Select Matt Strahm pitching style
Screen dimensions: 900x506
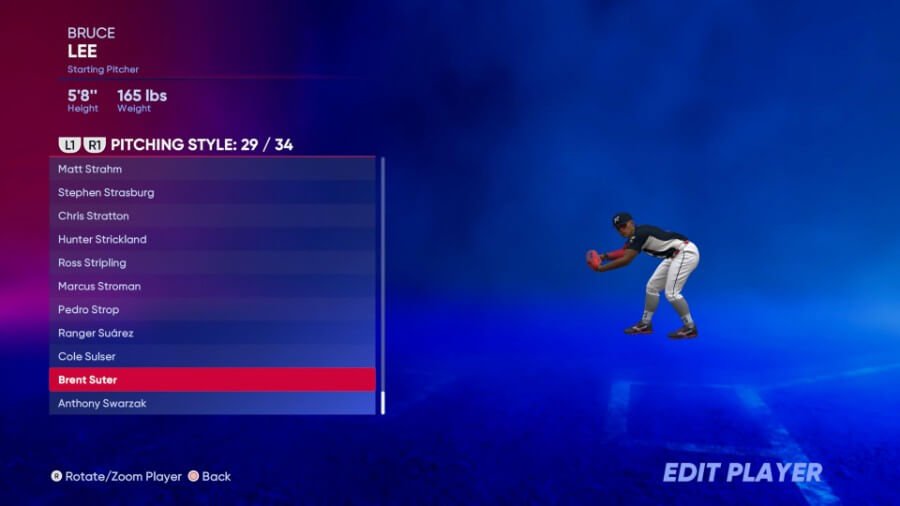[x=212, y=169]
